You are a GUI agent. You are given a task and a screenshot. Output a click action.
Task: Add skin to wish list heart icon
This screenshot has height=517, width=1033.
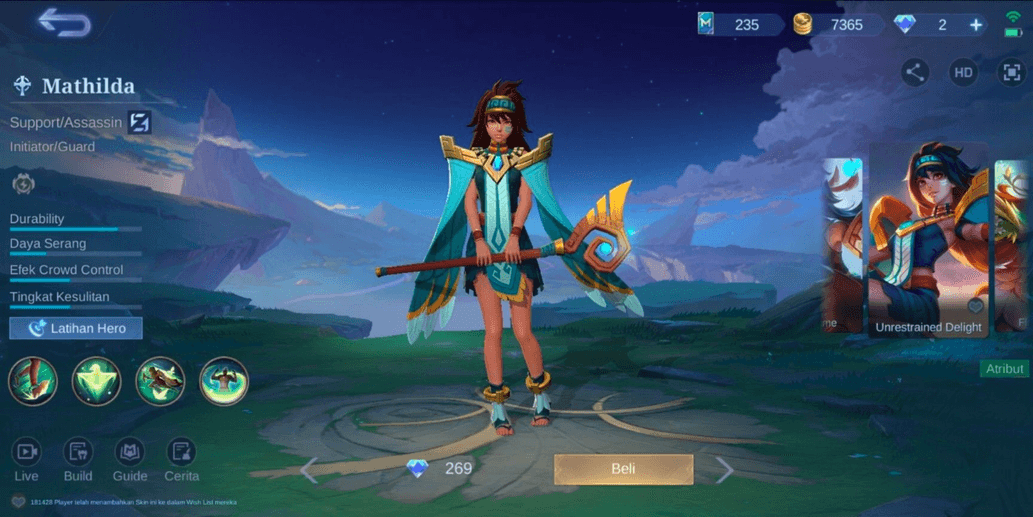tap(974, 306)
